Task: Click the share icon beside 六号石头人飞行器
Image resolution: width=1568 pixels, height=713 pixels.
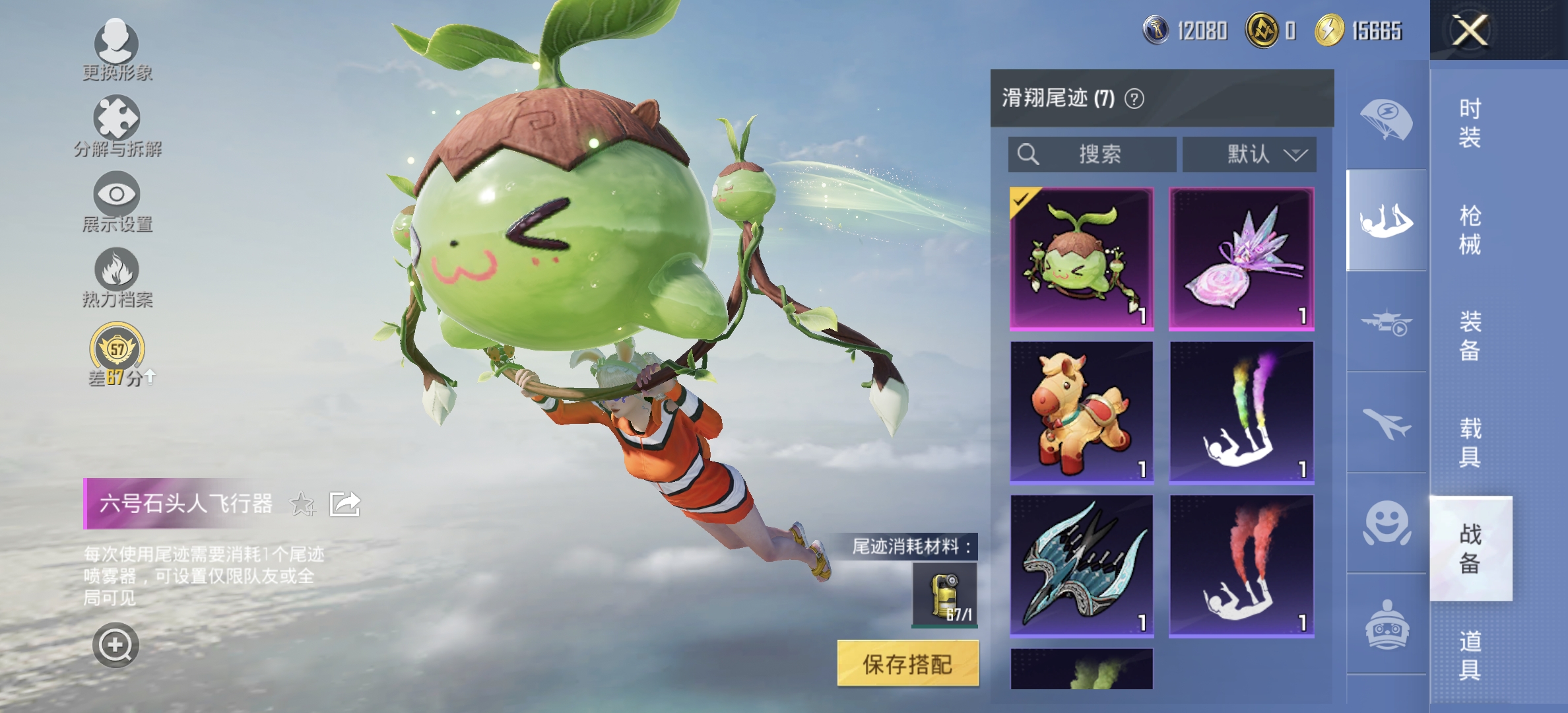Action: click(344, 504)
